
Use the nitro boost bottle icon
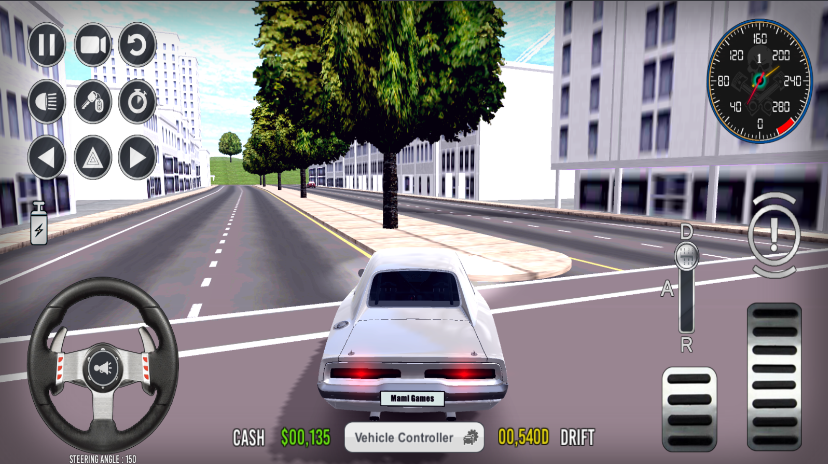pyautogui.click(x=39, y=224)
